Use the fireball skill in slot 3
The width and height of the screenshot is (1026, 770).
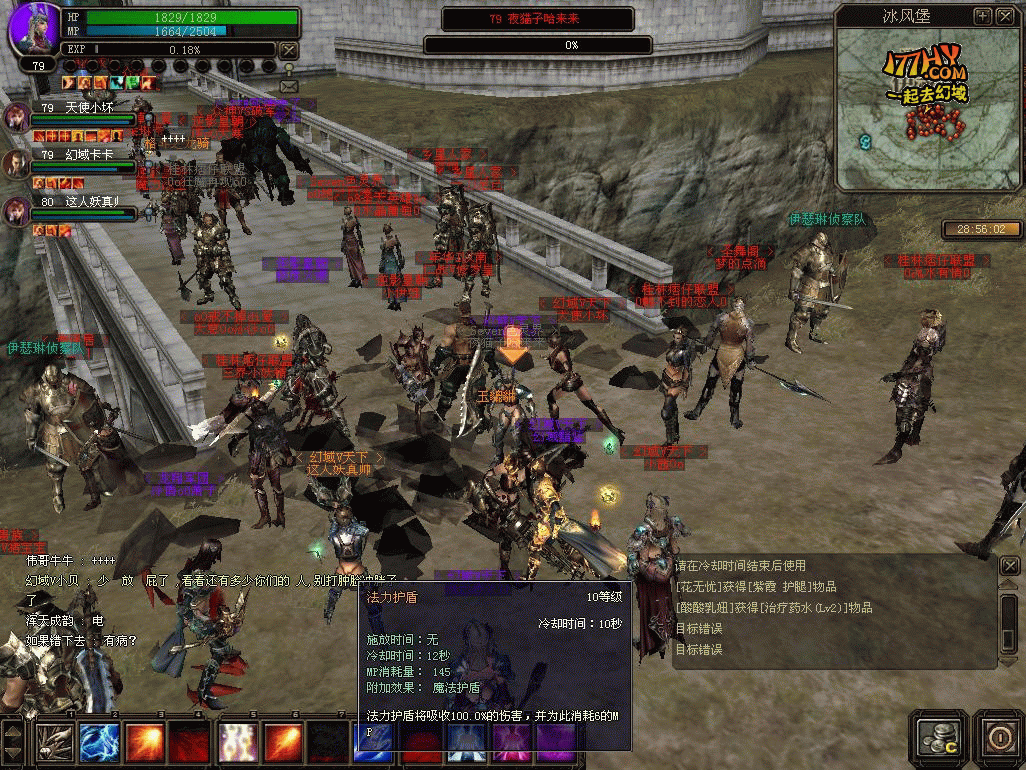click(x=146, y=743)
